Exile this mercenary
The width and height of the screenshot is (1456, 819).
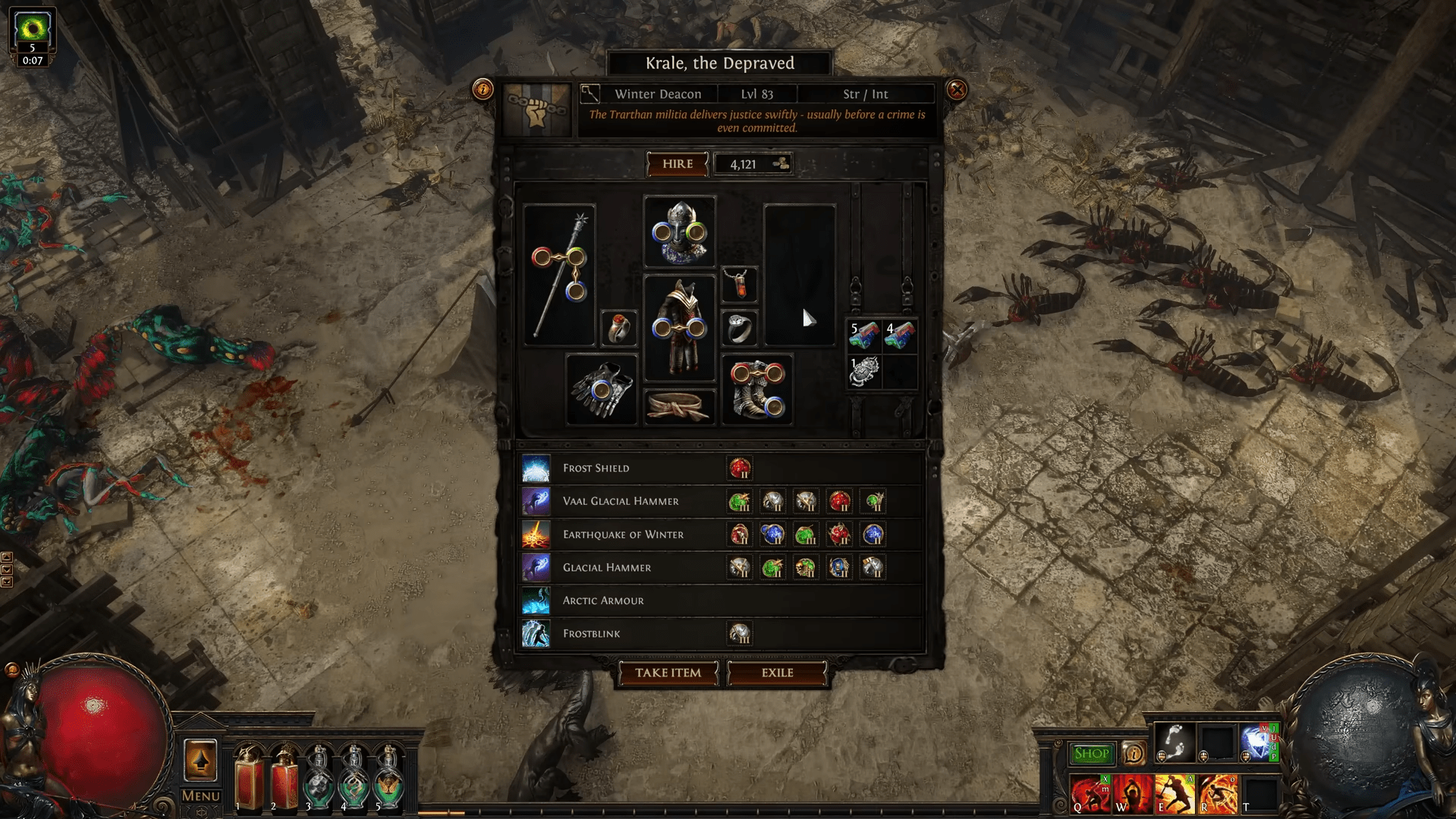pos(777,673)
